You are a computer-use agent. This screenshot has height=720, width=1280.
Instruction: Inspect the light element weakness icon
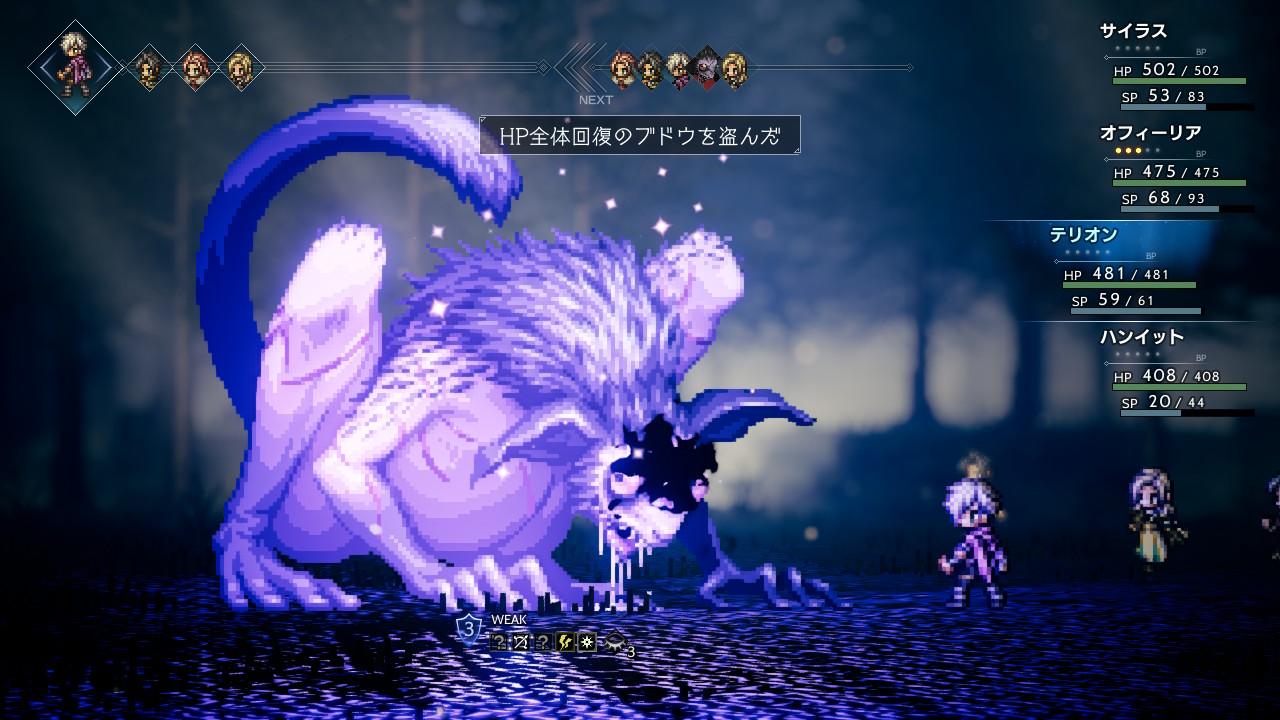(587, 642)
